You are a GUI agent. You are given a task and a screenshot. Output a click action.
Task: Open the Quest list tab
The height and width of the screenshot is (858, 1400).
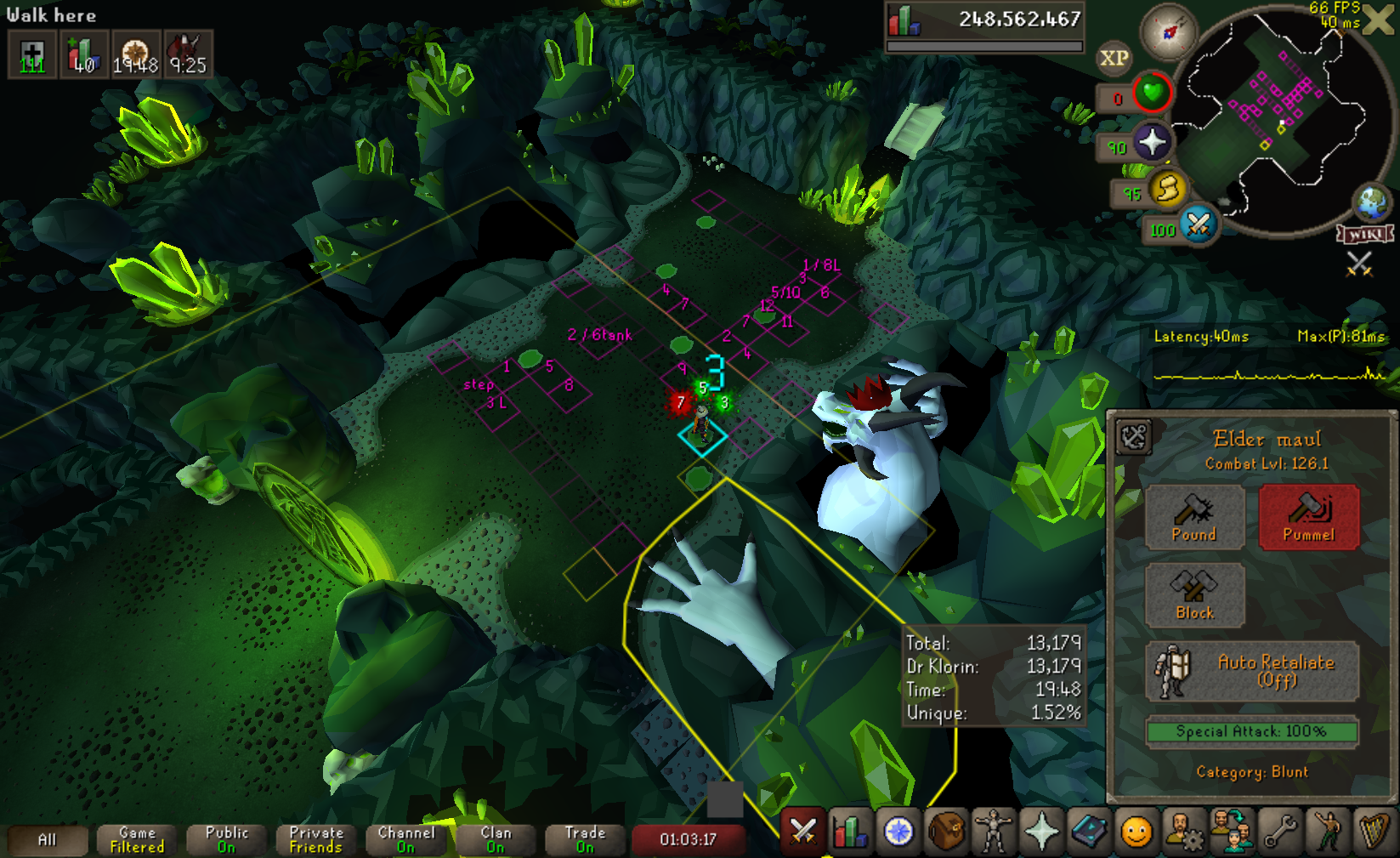[898, 832]
